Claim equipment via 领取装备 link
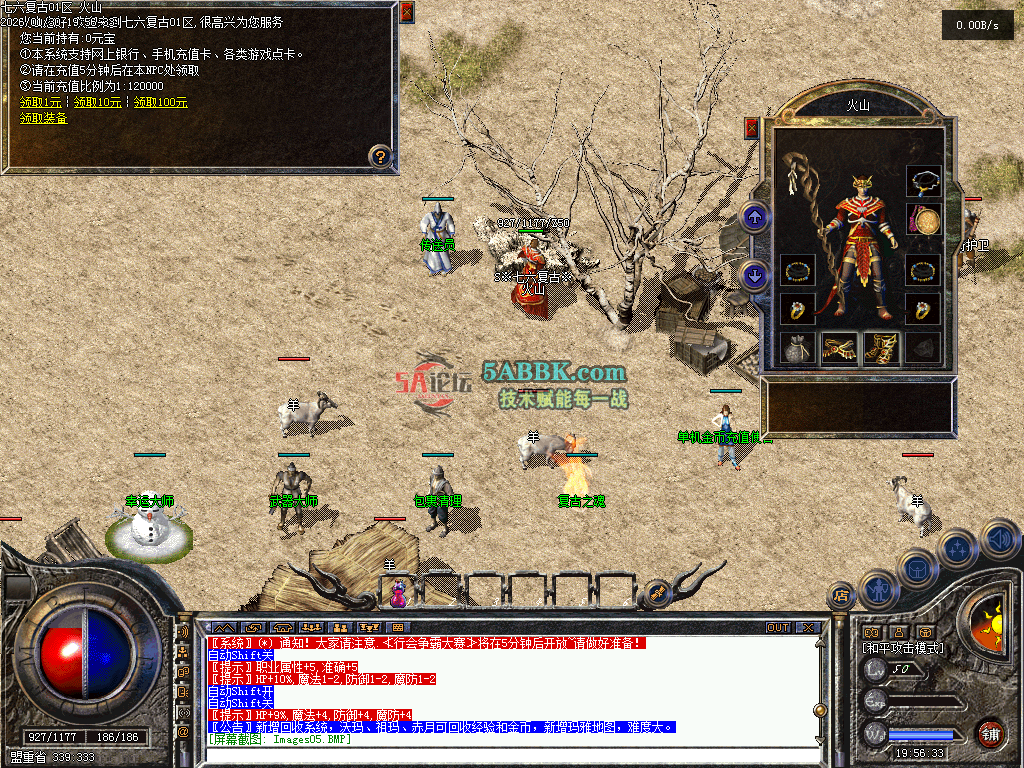1024x768 pixels. 44,118
